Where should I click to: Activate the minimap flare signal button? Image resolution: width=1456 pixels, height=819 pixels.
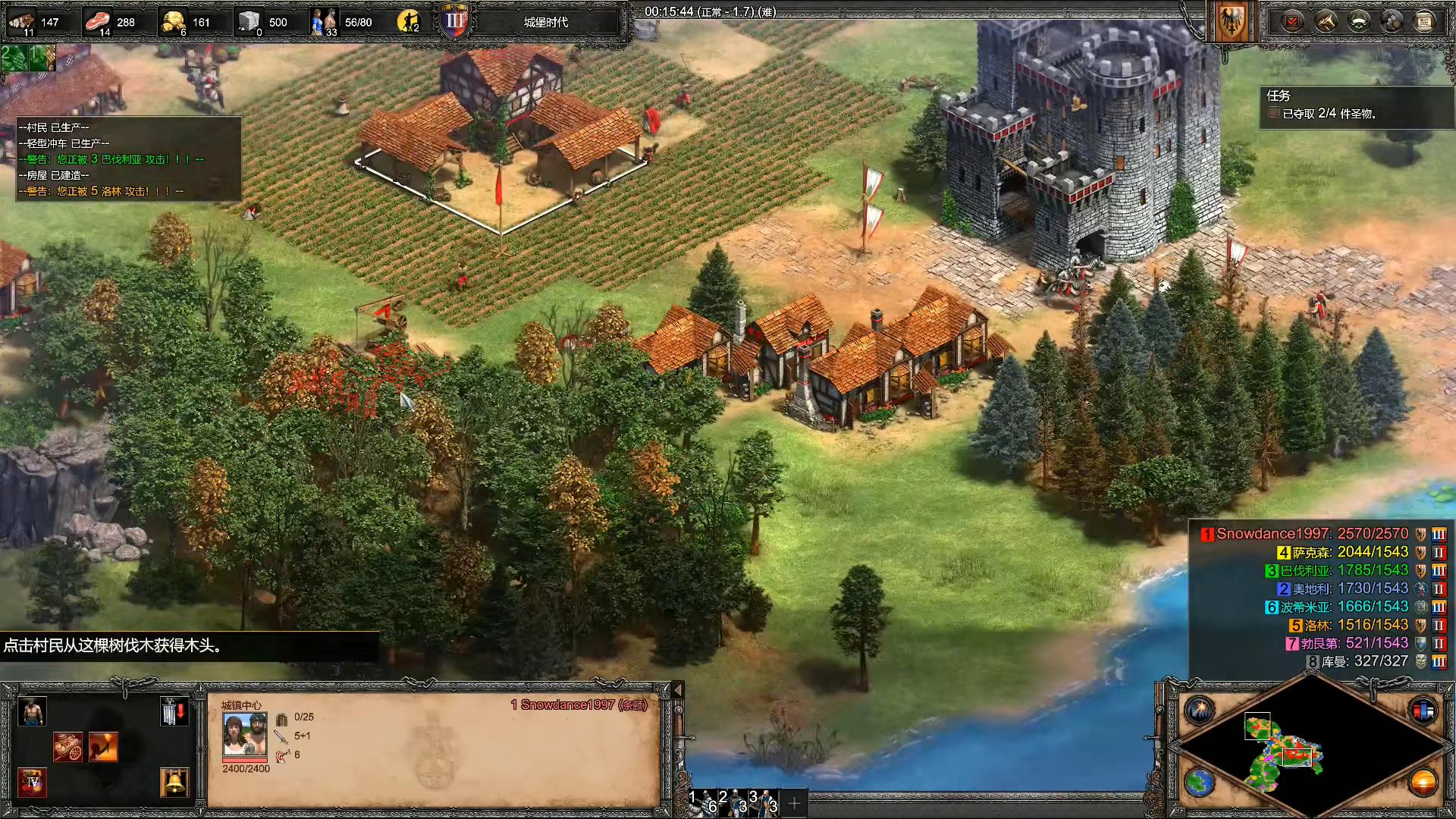[1200, 711]
